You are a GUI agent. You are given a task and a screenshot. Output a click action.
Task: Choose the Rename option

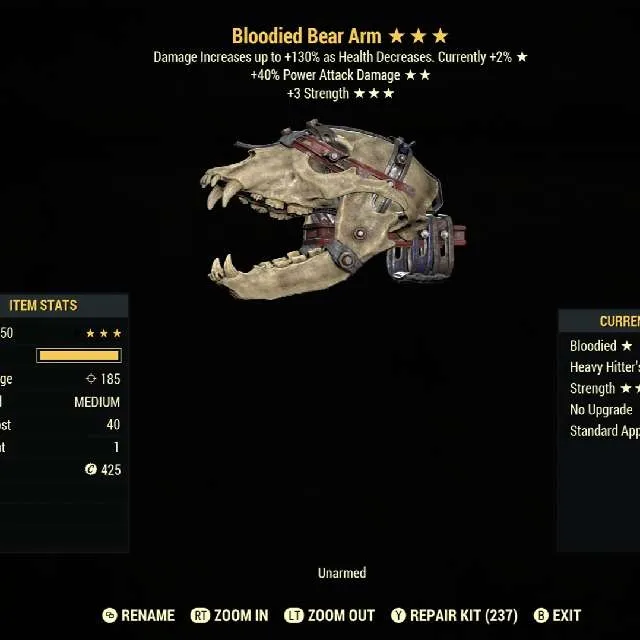[x=139, y=616]
